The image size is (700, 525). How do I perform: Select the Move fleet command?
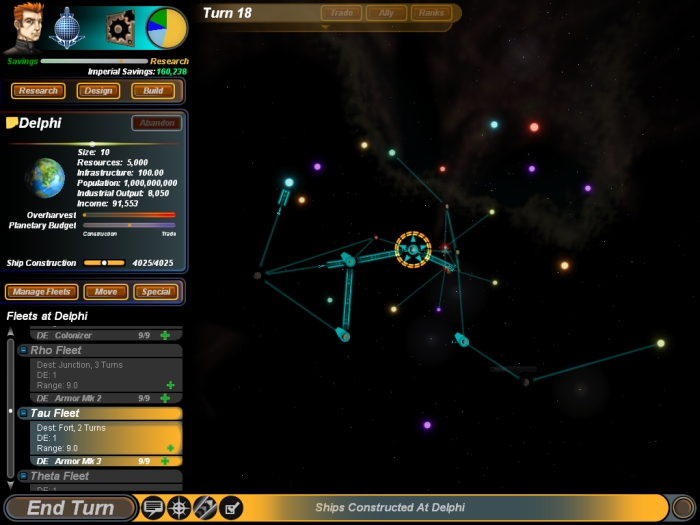coord(105,292)
